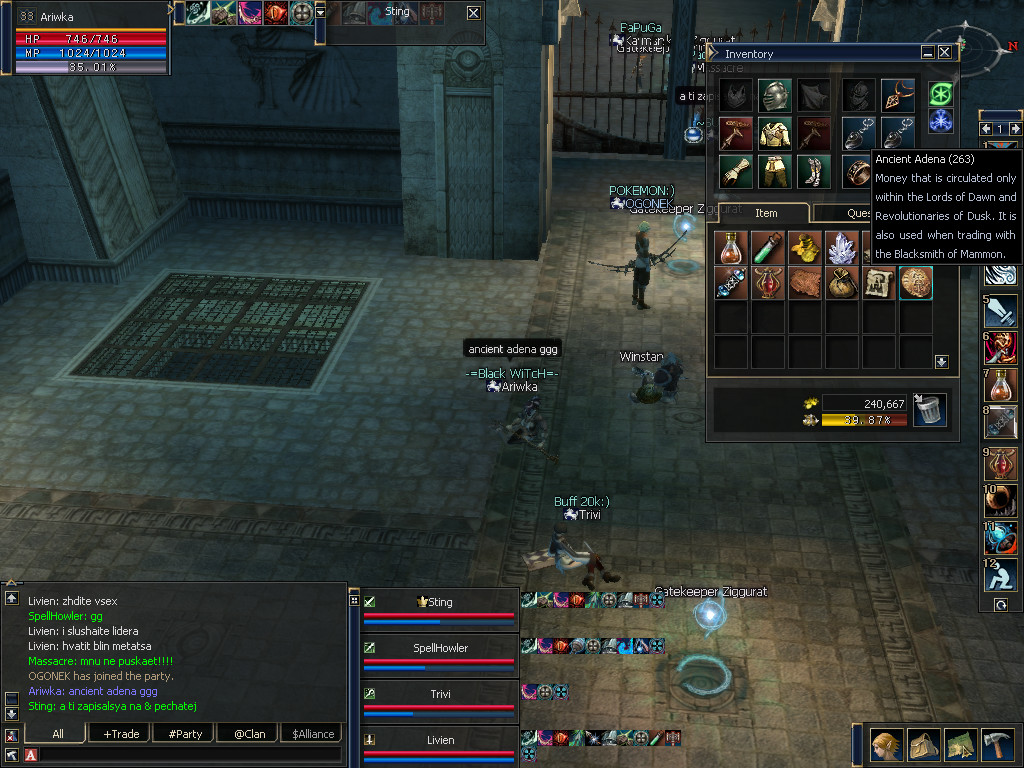
Task: Select the white crystal item in inventory
Action: [x=841, y=247]
